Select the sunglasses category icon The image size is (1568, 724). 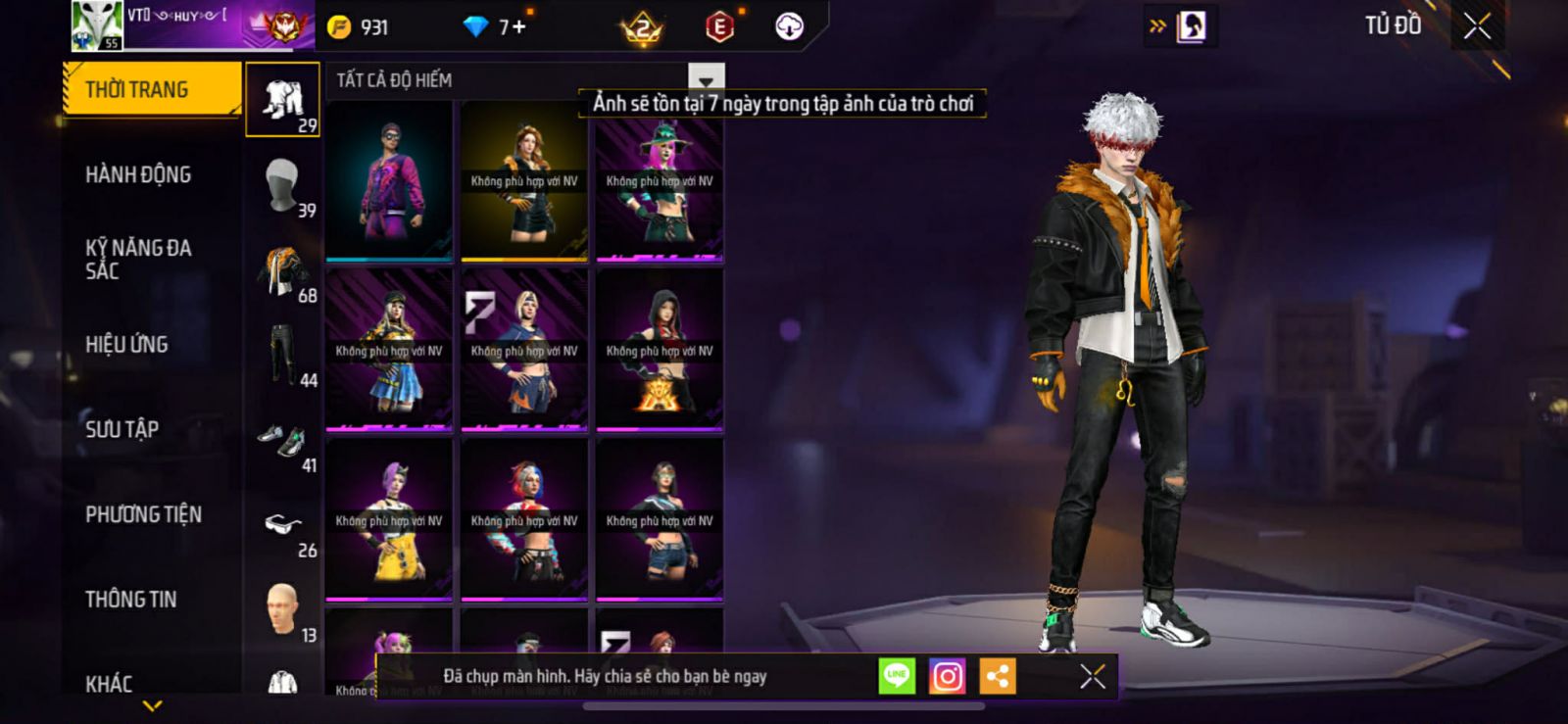pyautogui.click(x=283, y=526)
